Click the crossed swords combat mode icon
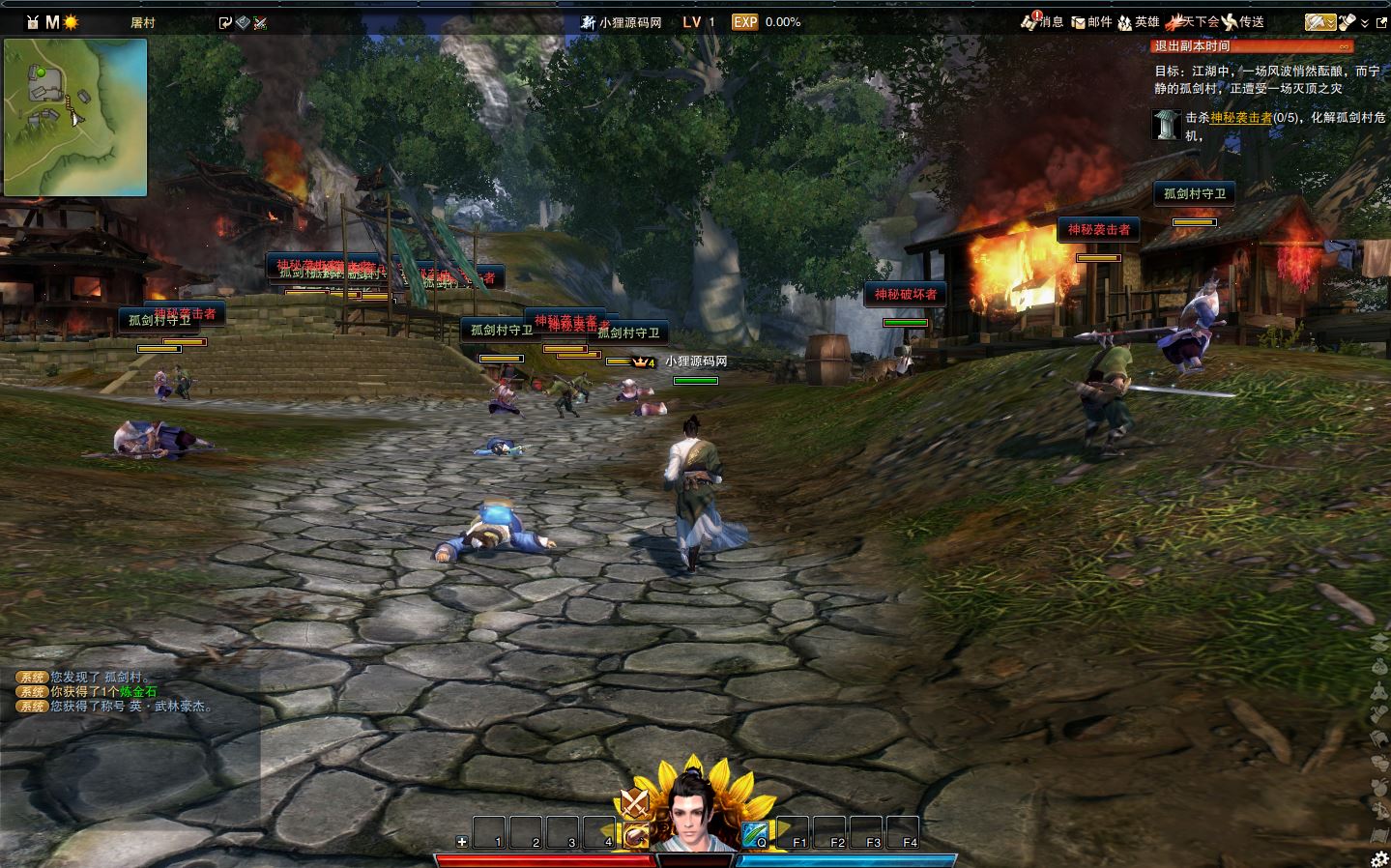Image resolution: width=1391 pixels, height=868 pixels. point(634,803)
